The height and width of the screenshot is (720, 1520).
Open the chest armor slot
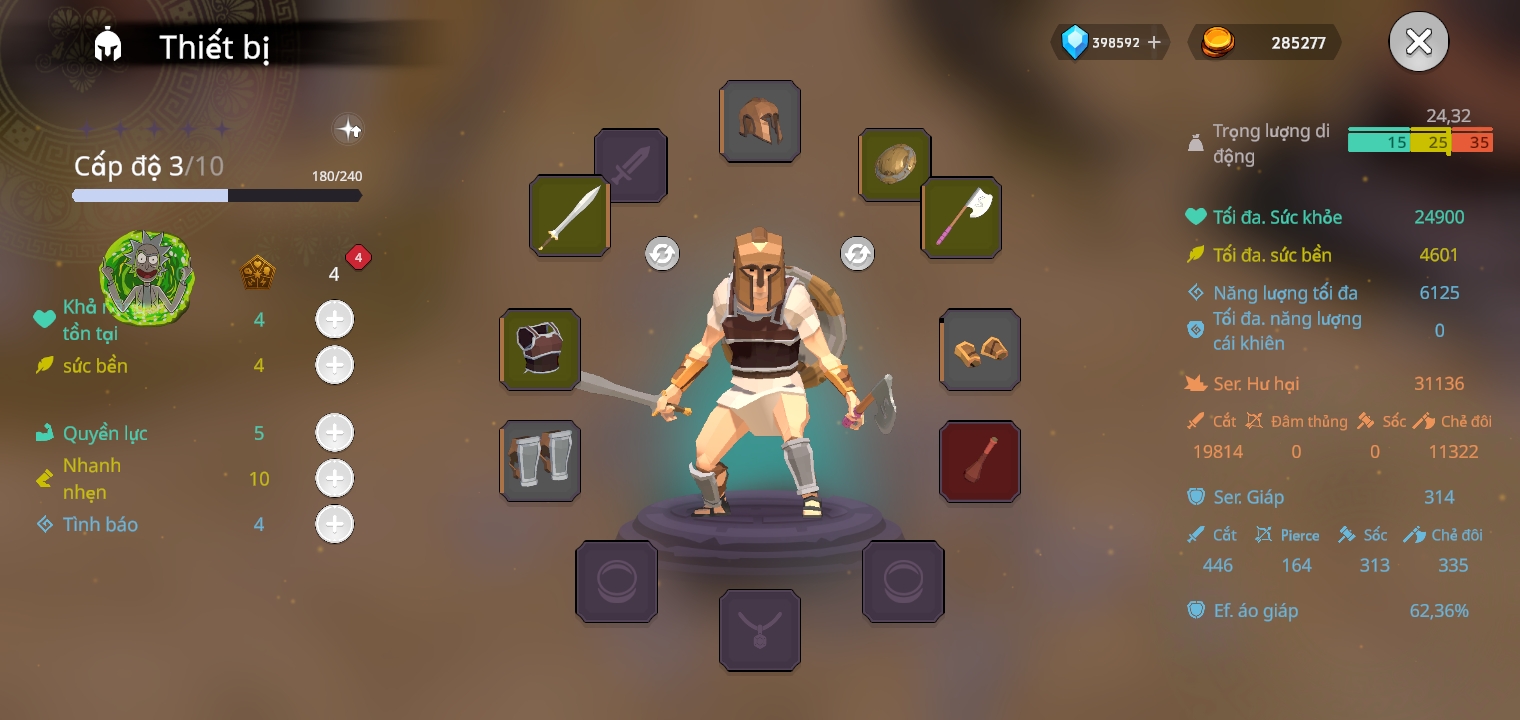coord(540,349)
